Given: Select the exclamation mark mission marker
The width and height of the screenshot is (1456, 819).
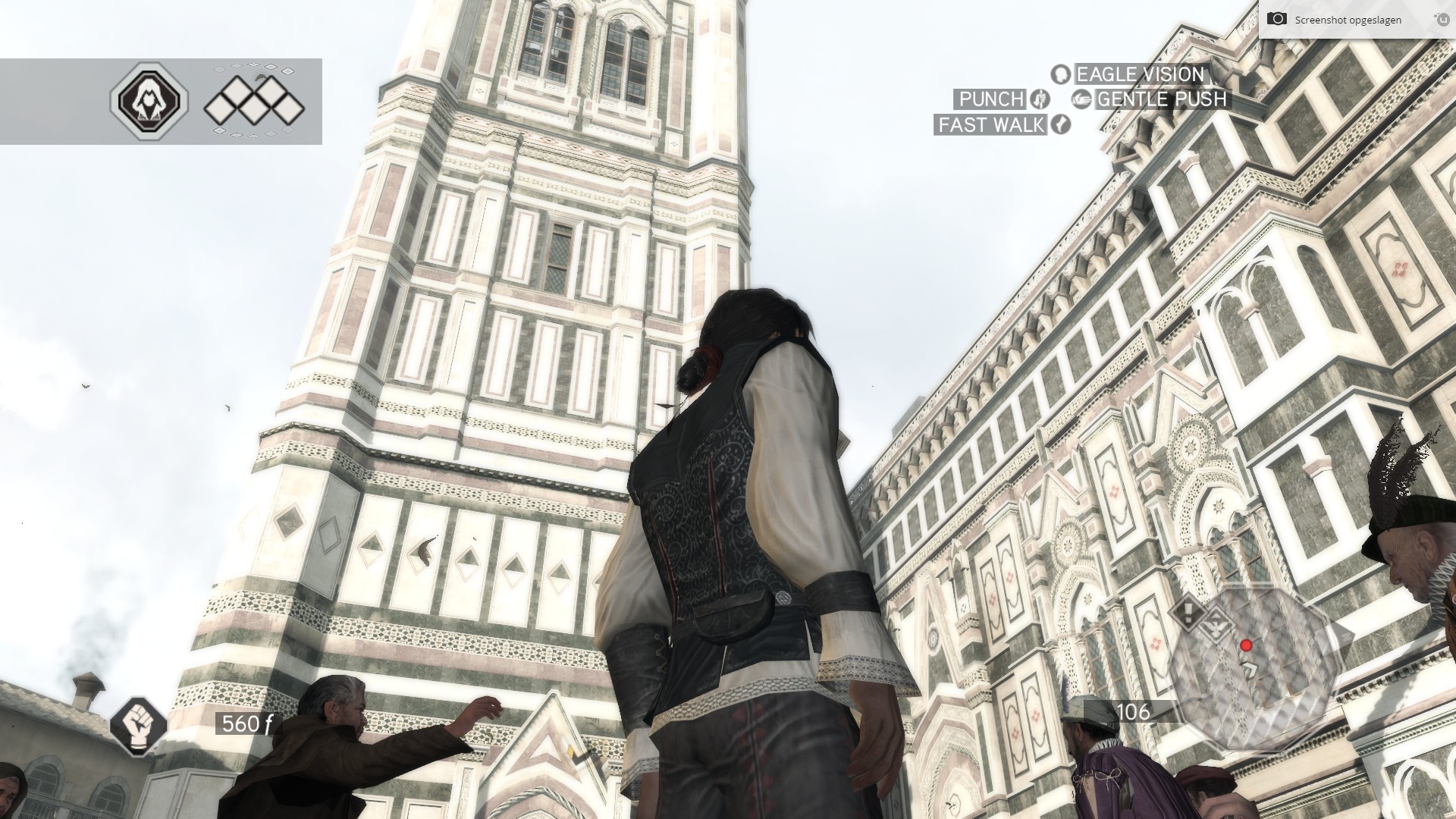Looking at the screenshot, I should point(1187,611).
